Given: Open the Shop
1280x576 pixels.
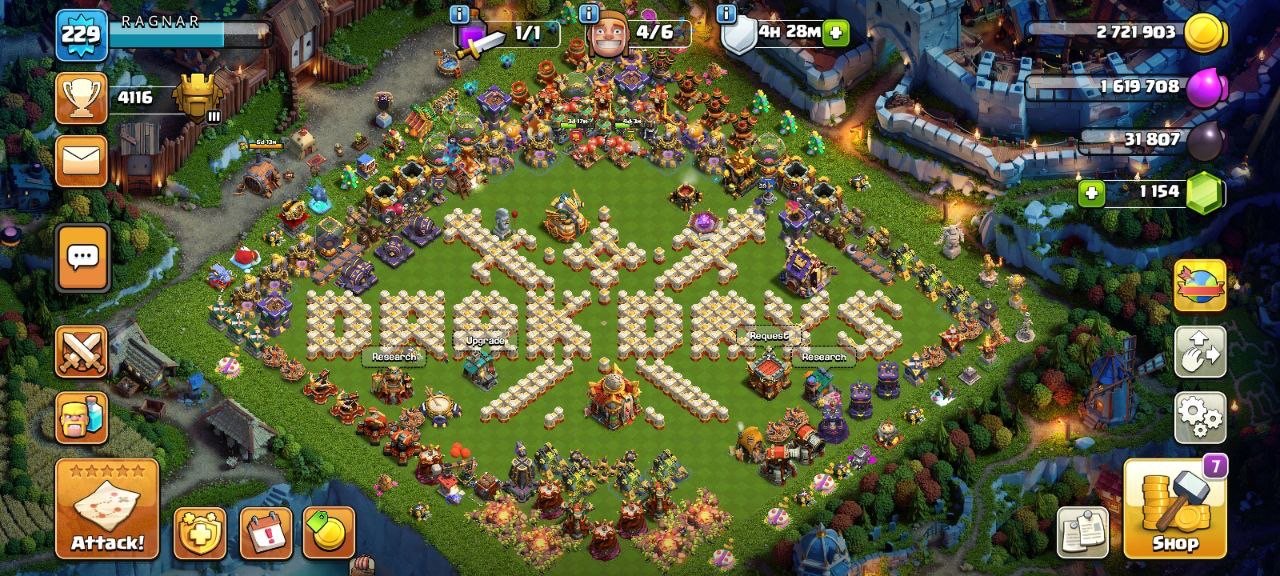Looking at the screenshot, I should coord(1175,508).
